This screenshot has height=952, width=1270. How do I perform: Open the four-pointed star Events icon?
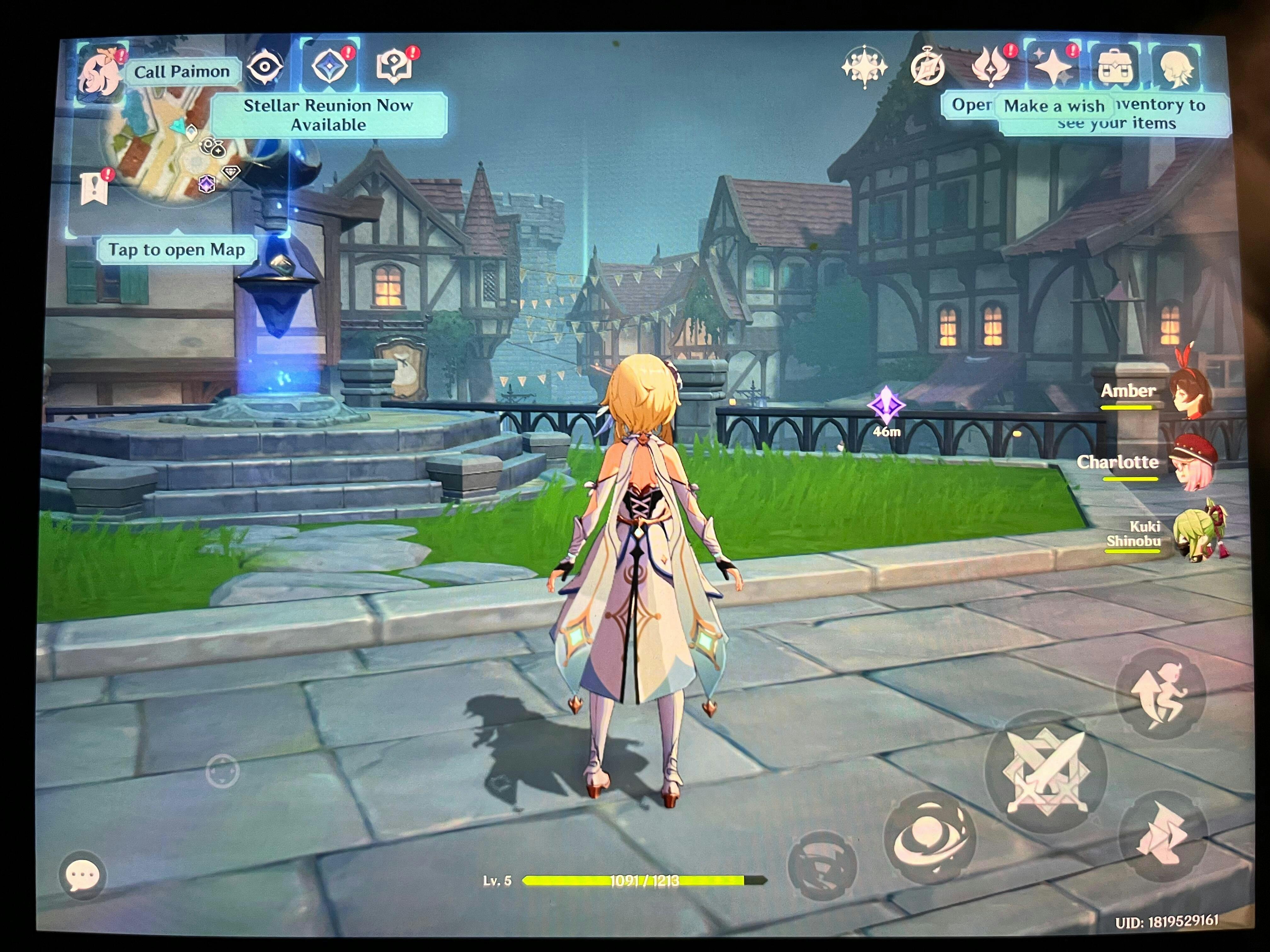(x=864, y=67)
